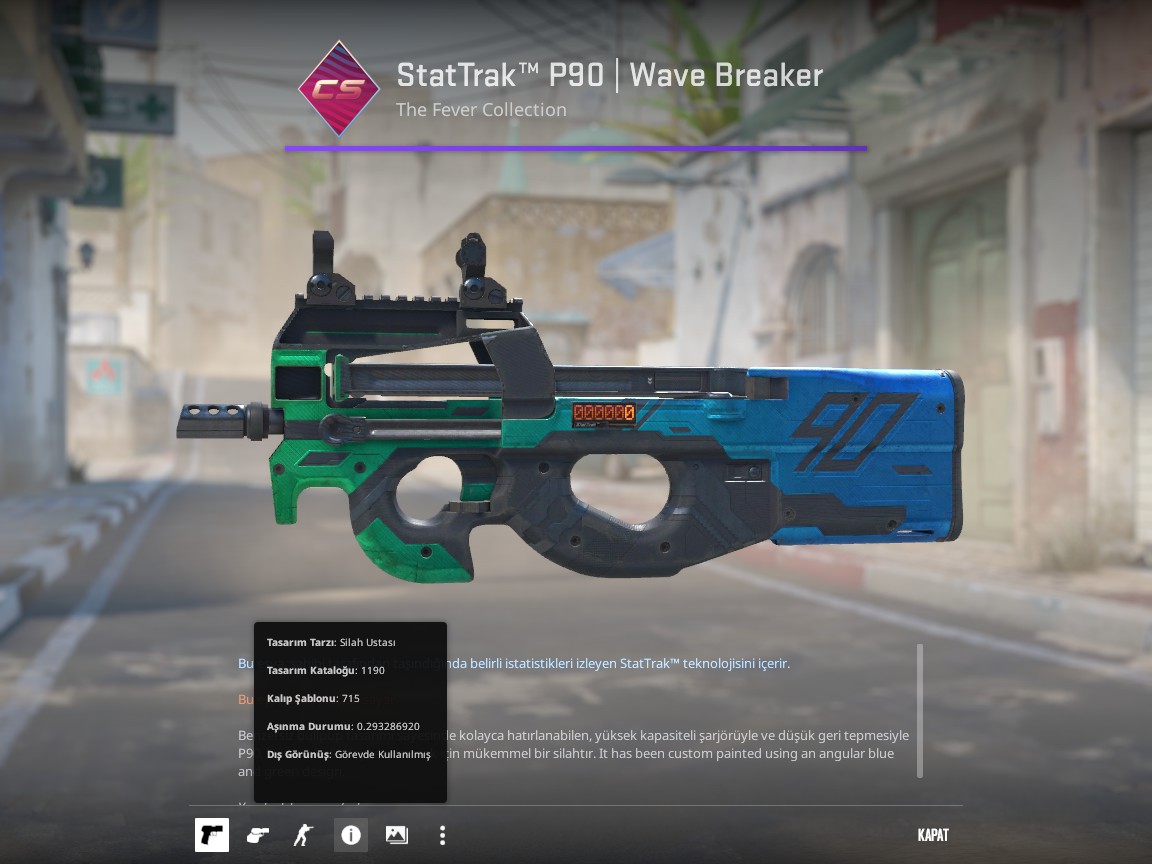
Task: Open the background scenery picture icon
Action: pos(397,835)
